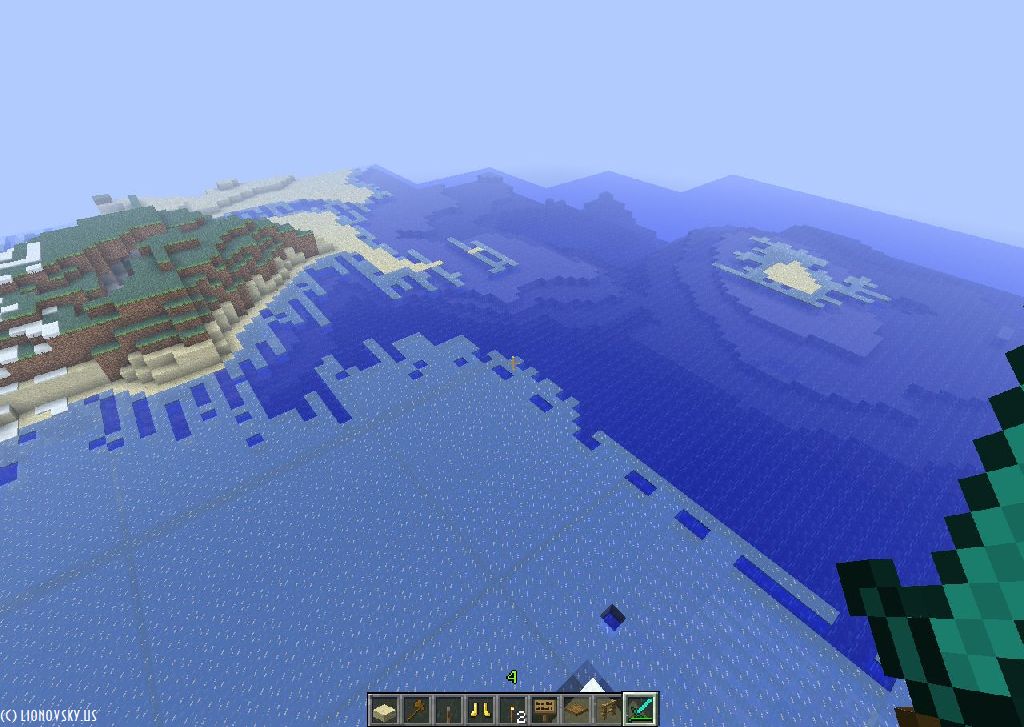Select the wooden fence hotbar slot
Image resolution: width=1024 pixels, height=727 pixels.
608,710
